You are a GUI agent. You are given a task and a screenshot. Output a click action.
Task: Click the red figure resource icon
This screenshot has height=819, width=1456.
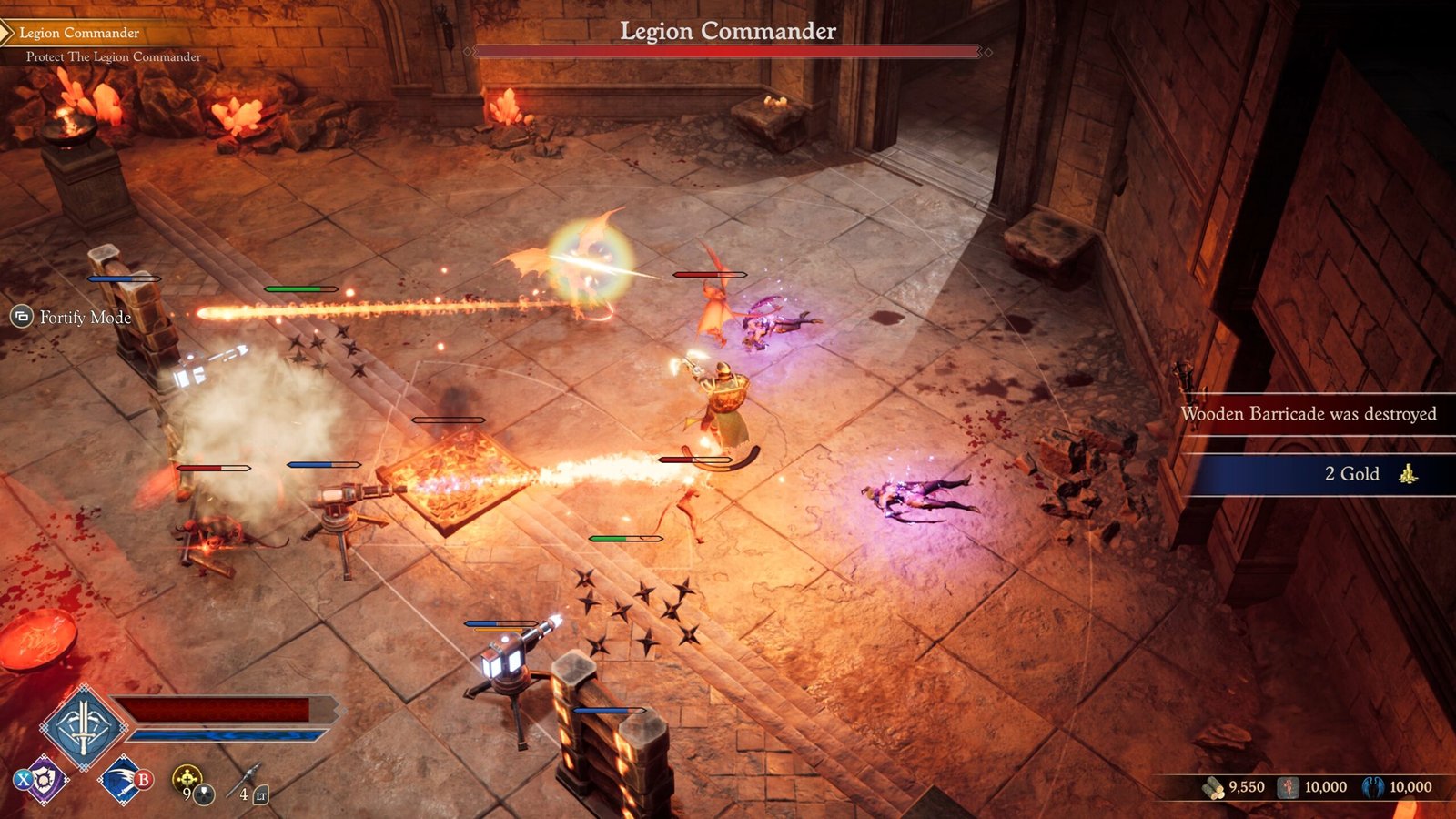tap(1289, 787)
